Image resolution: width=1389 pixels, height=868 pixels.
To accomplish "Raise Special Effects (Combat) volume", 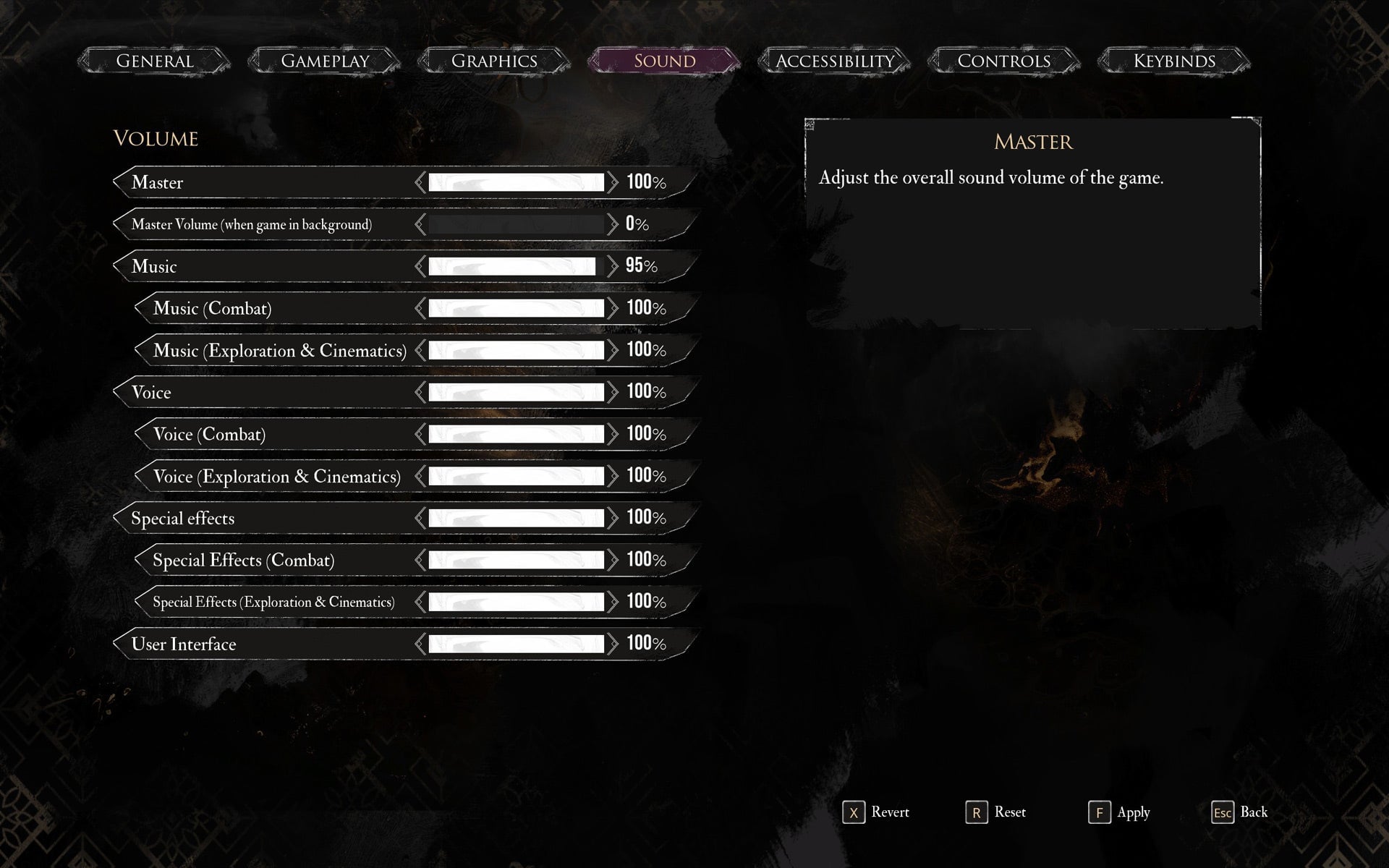I will [x=614, y=560].
